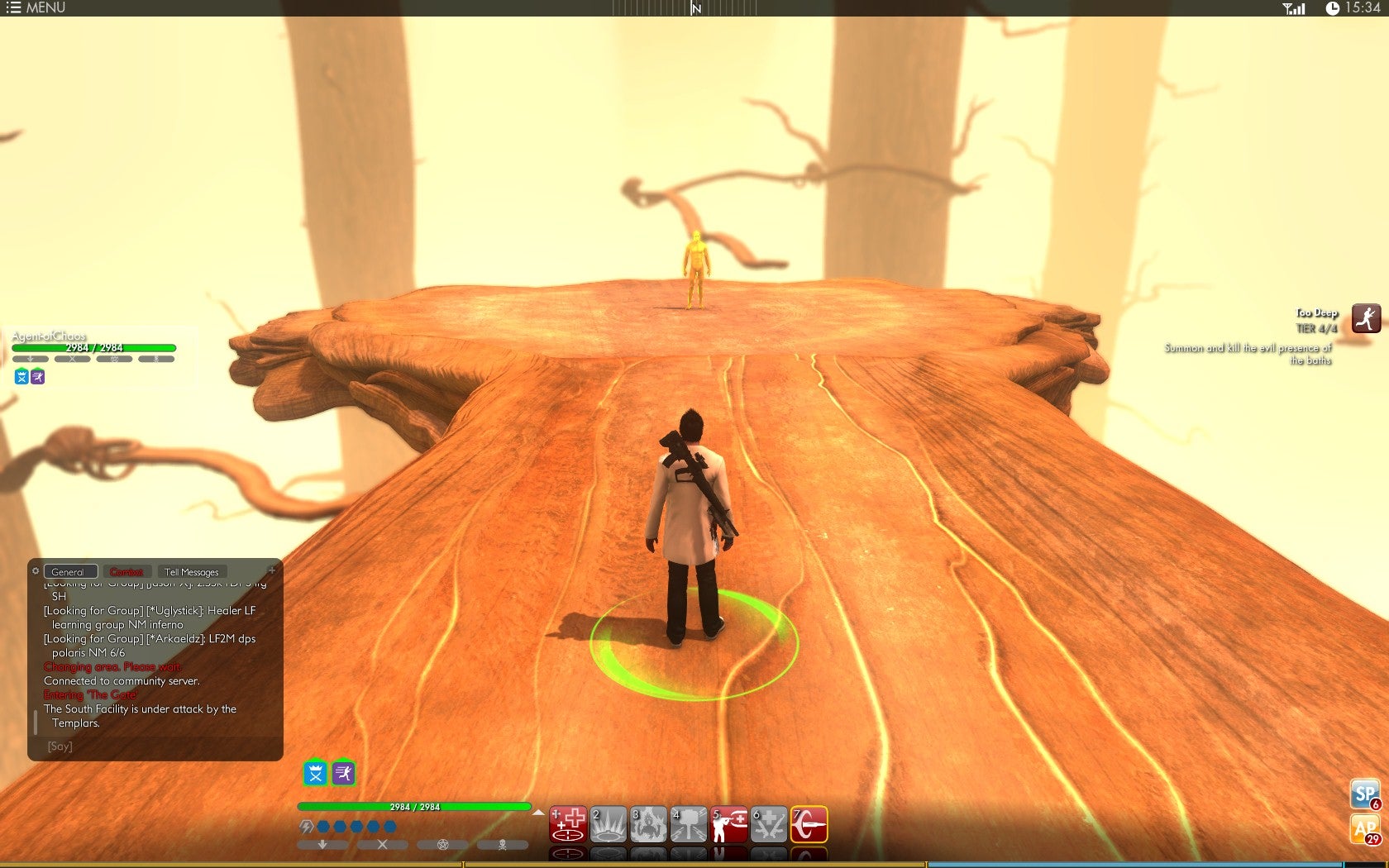The image size is (1389, 868).
Task: Activate ability 6 crossed rifles with cross
Action: (x=768, y=824)
